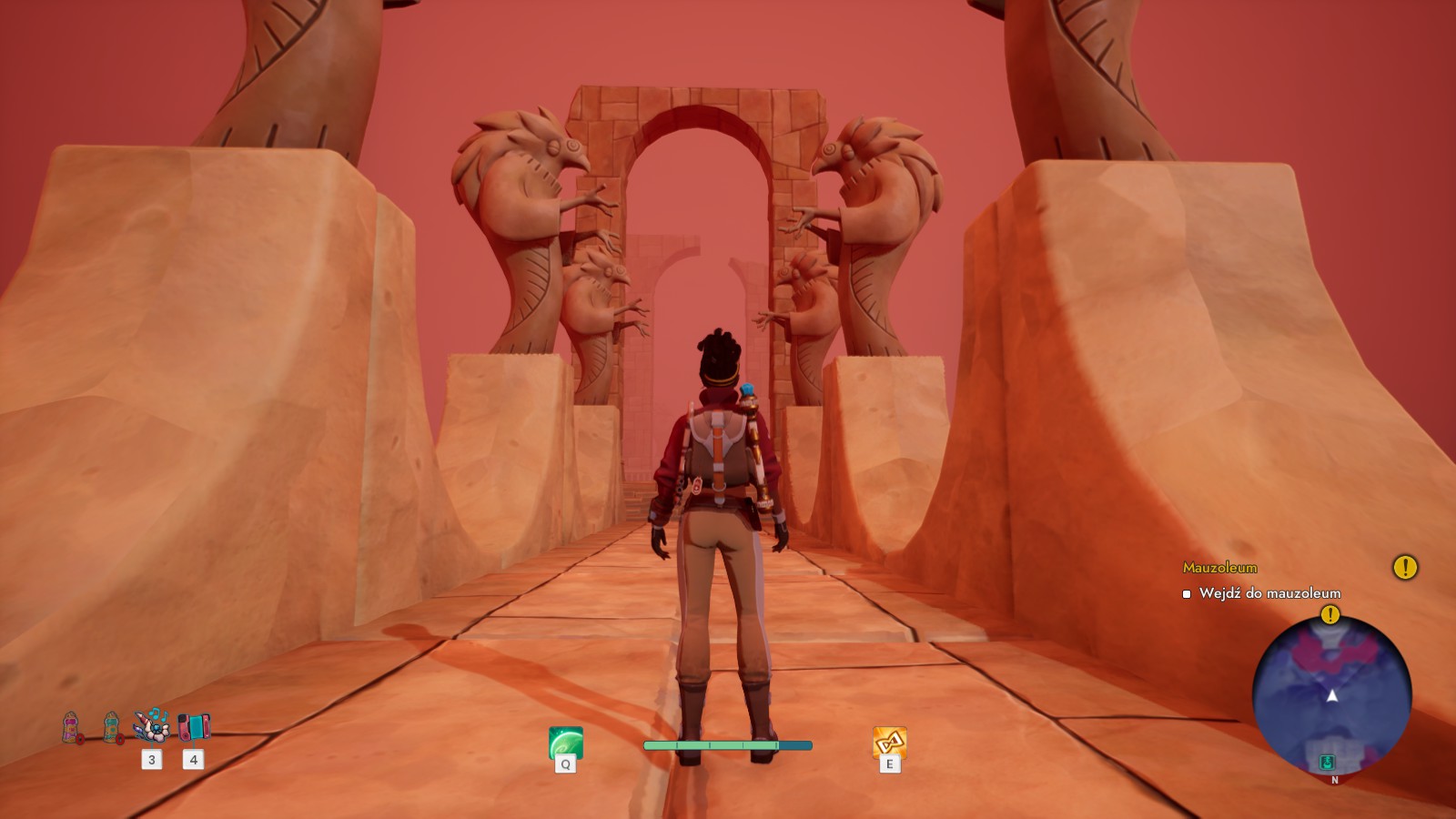Select the pink potion bottle item
Image resolution: width=1456 pixels, height=819 pixels.
pyautogui.click(x=71, y=727)
